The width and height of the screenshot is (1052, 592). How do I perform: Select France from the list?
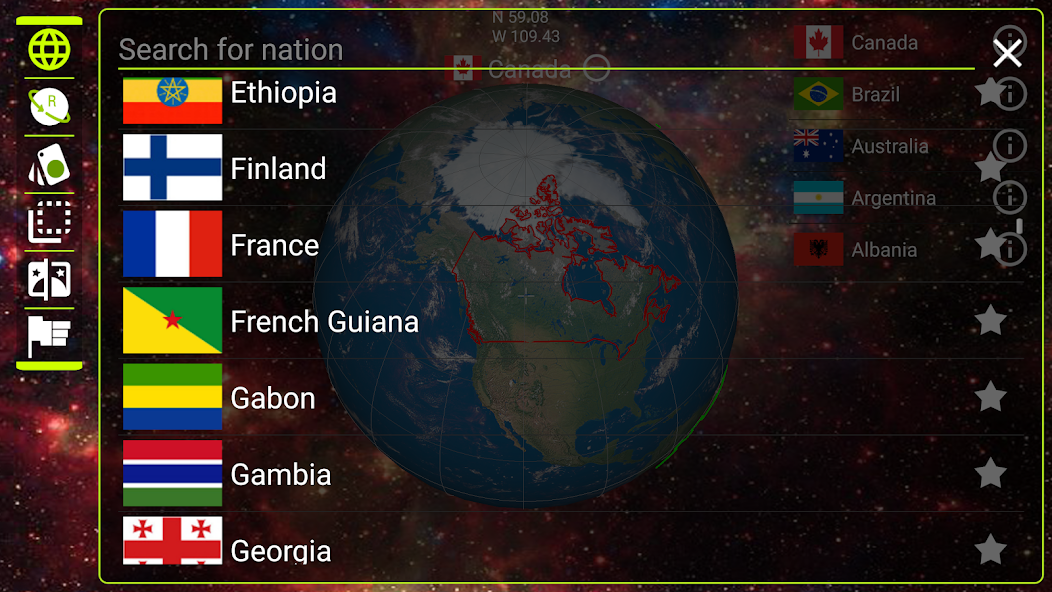(274, 246)
